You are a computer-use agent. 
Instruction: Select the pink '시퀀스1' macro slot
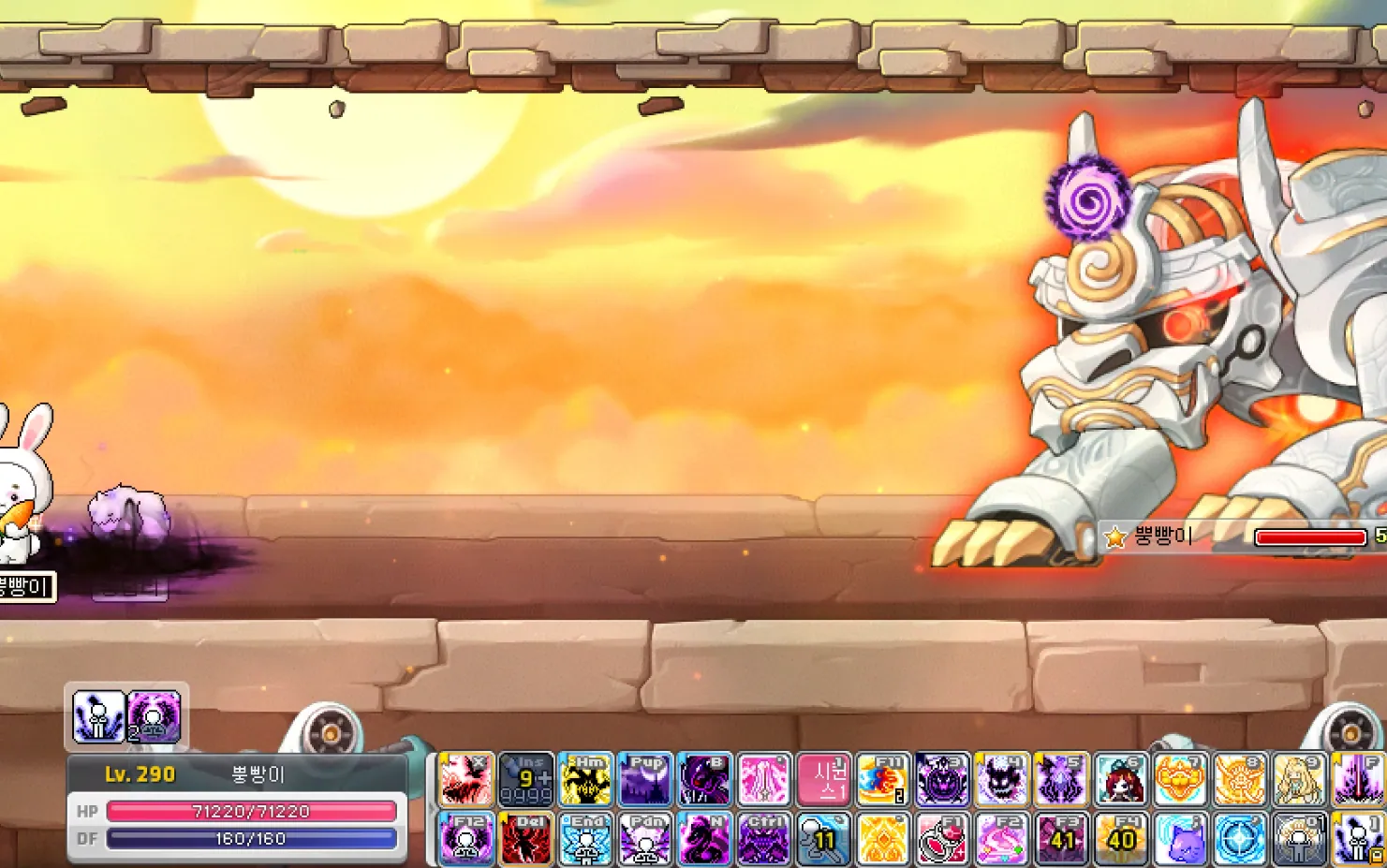[x=824, y=779]
